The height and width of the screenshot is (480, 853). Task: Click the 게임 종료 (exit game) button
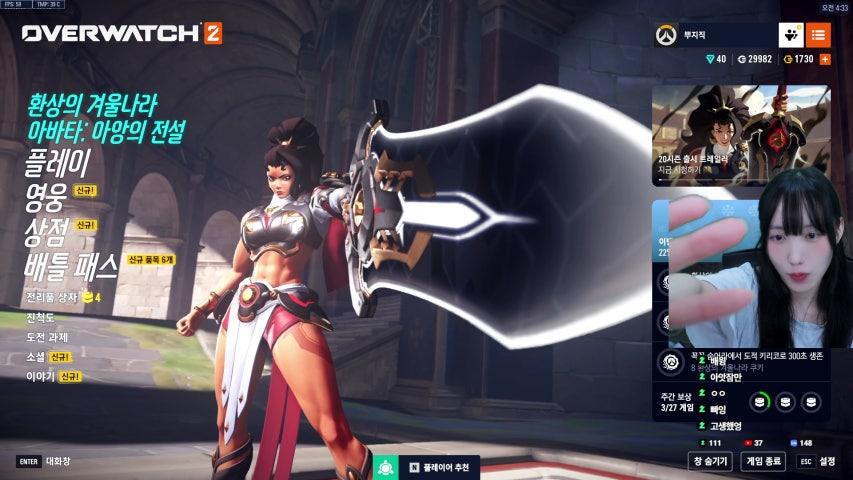tap(764, 461)
